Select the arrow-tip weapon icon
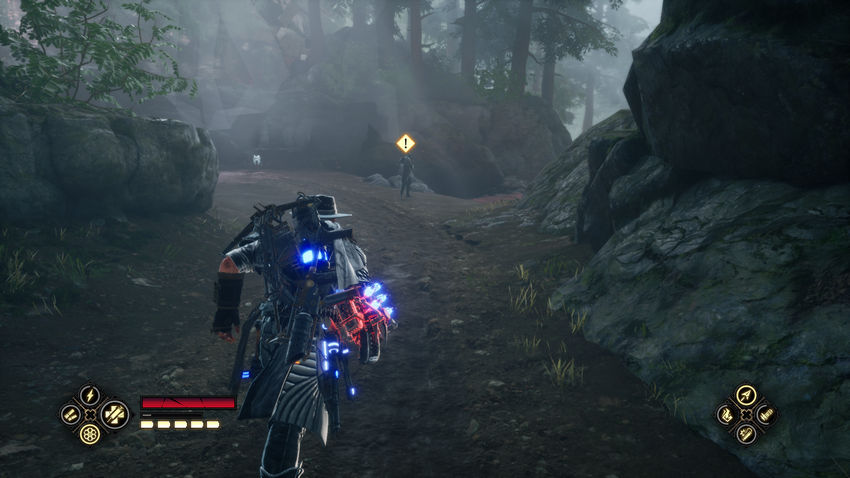The height and width of the screenshot is (478, 850). [x=746, y=395]
